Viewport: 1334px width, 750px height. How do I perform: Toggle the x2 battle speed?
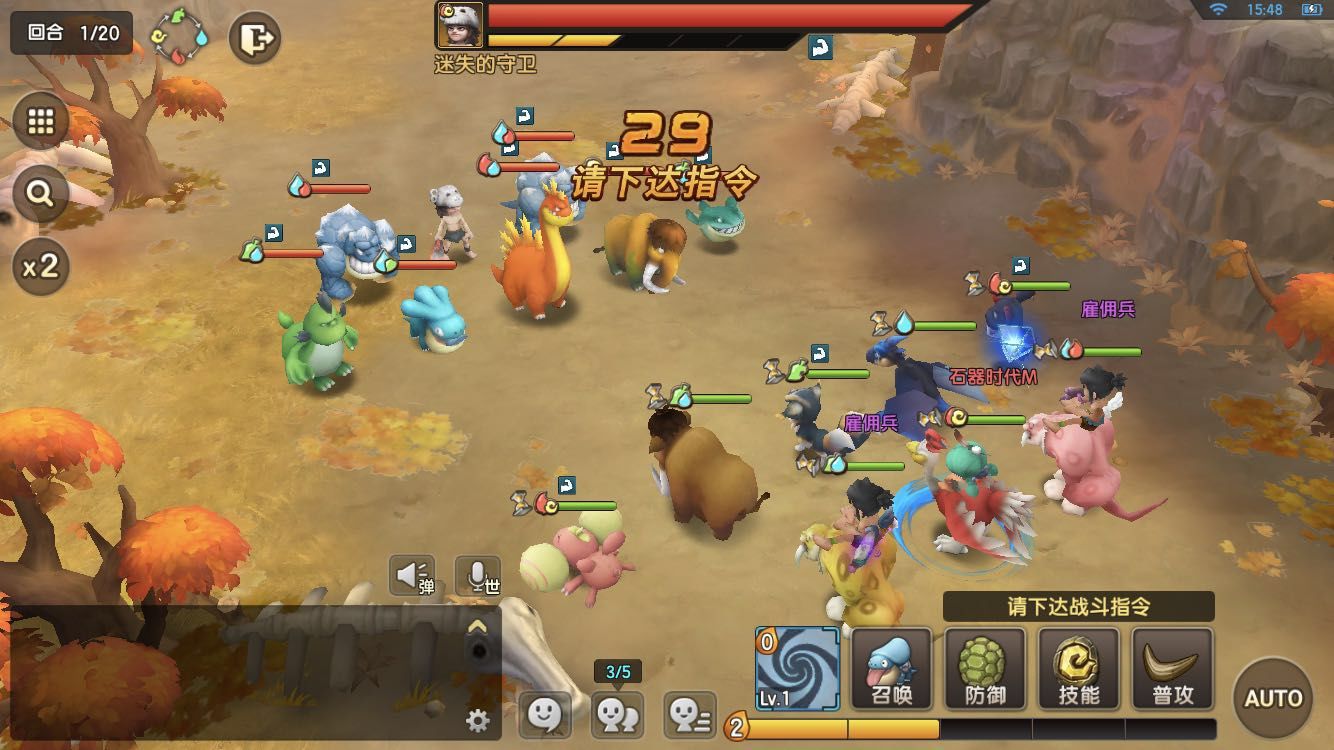click(40, 265)
